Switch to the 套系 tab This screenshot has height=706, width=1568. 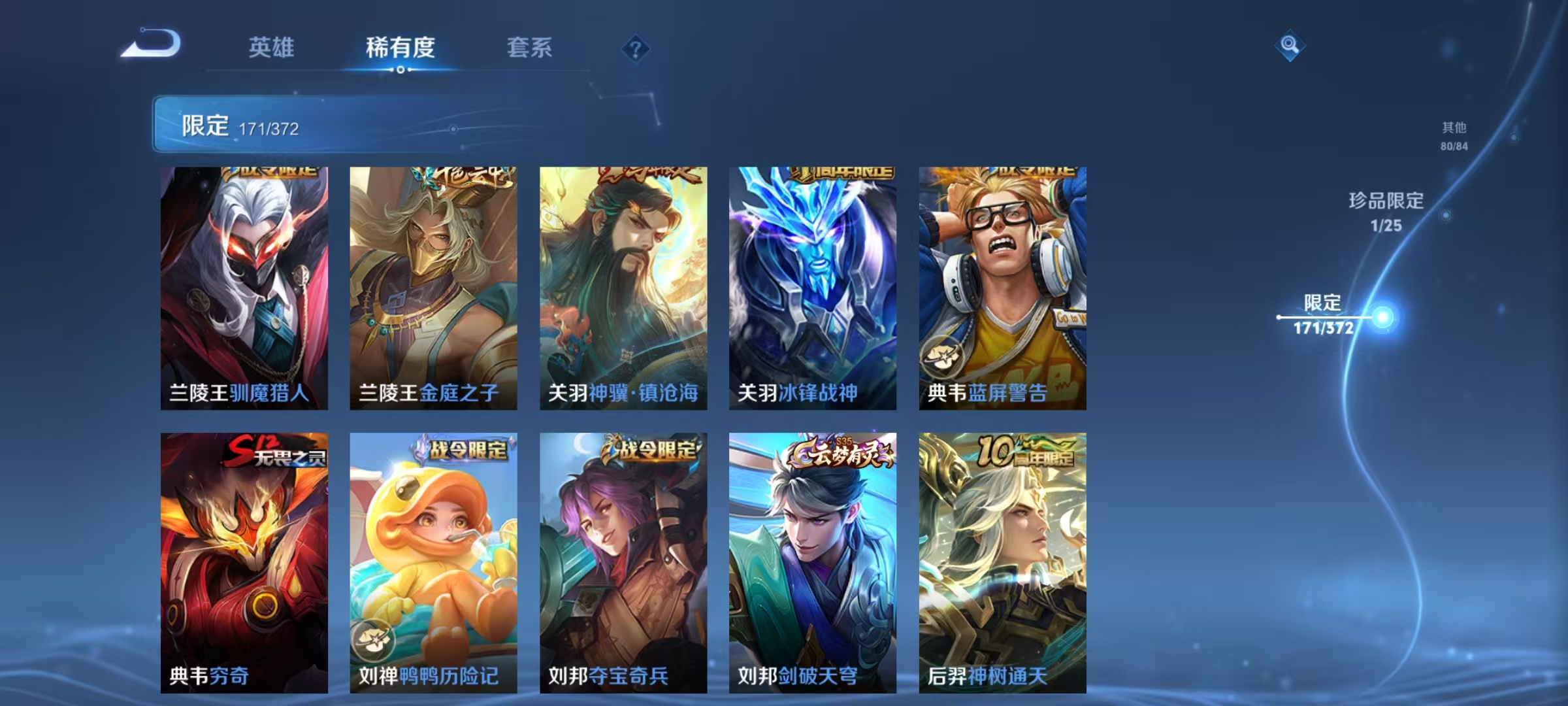[530, 48]
